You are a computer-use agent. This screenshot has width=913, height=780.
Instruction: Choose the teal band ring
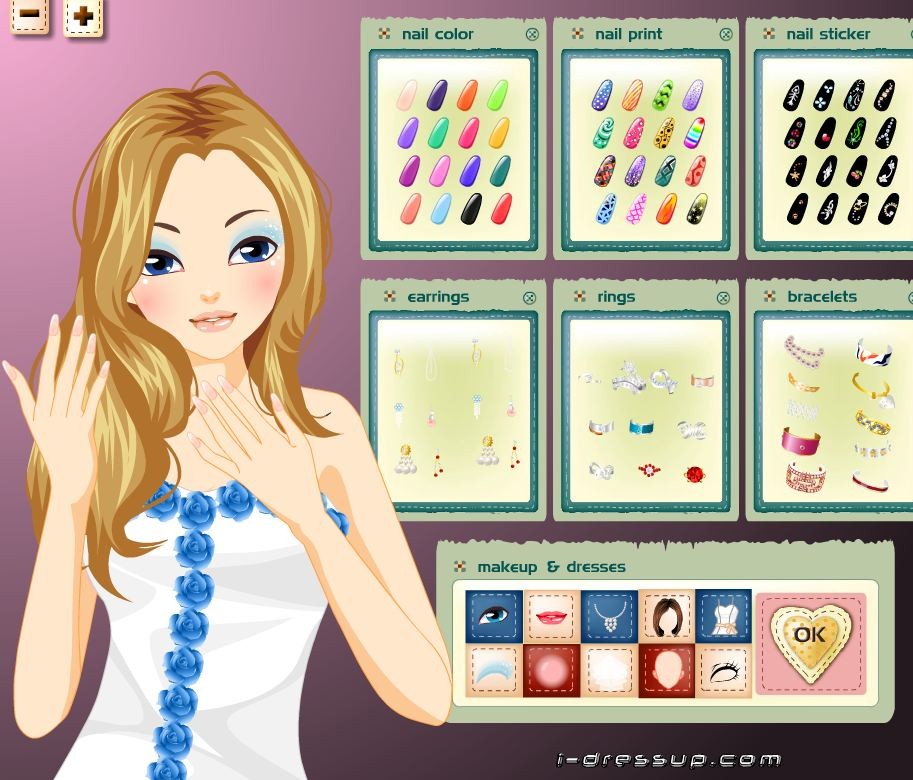641,428
